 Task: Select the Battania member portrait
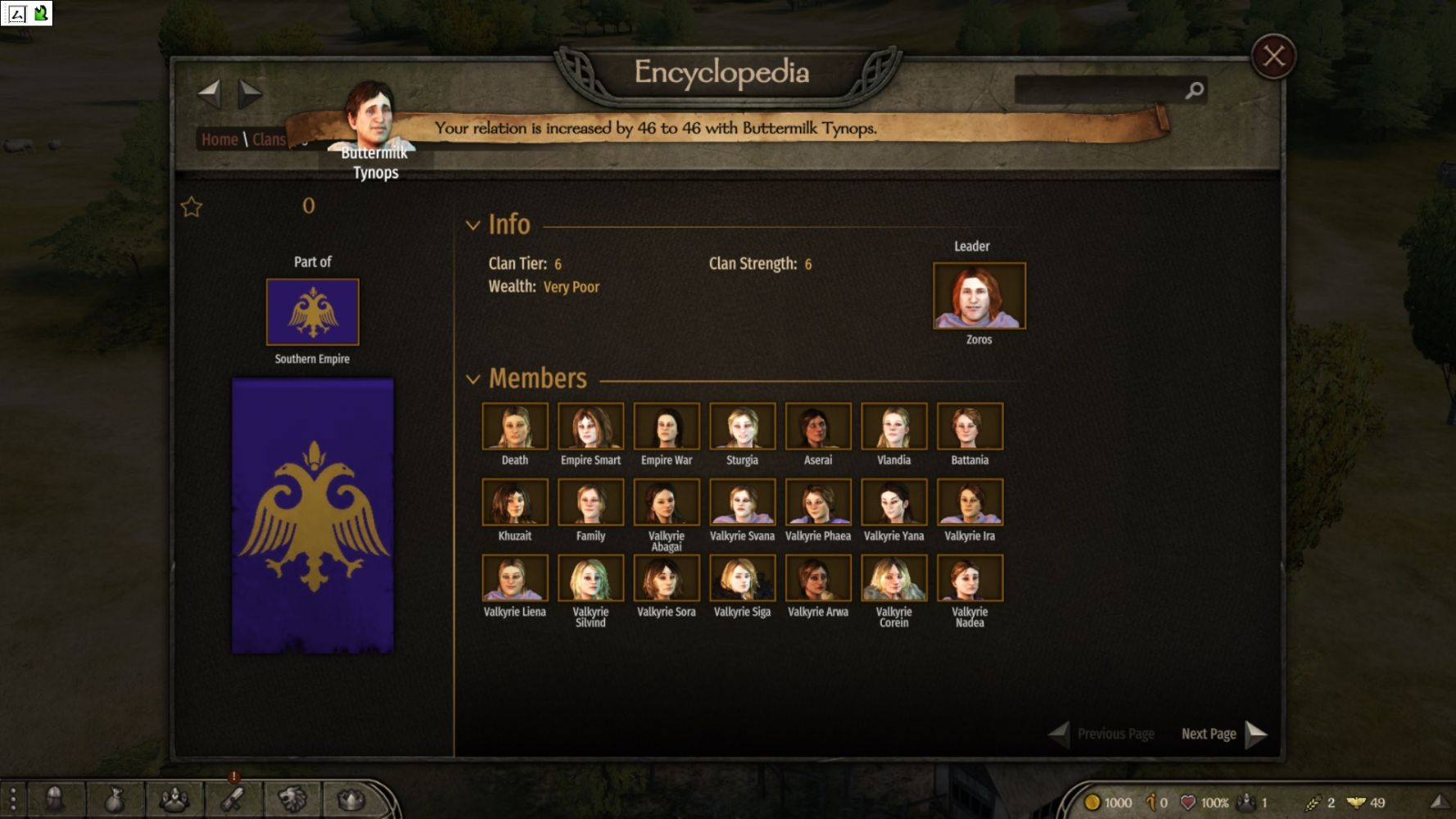(970, 426)
